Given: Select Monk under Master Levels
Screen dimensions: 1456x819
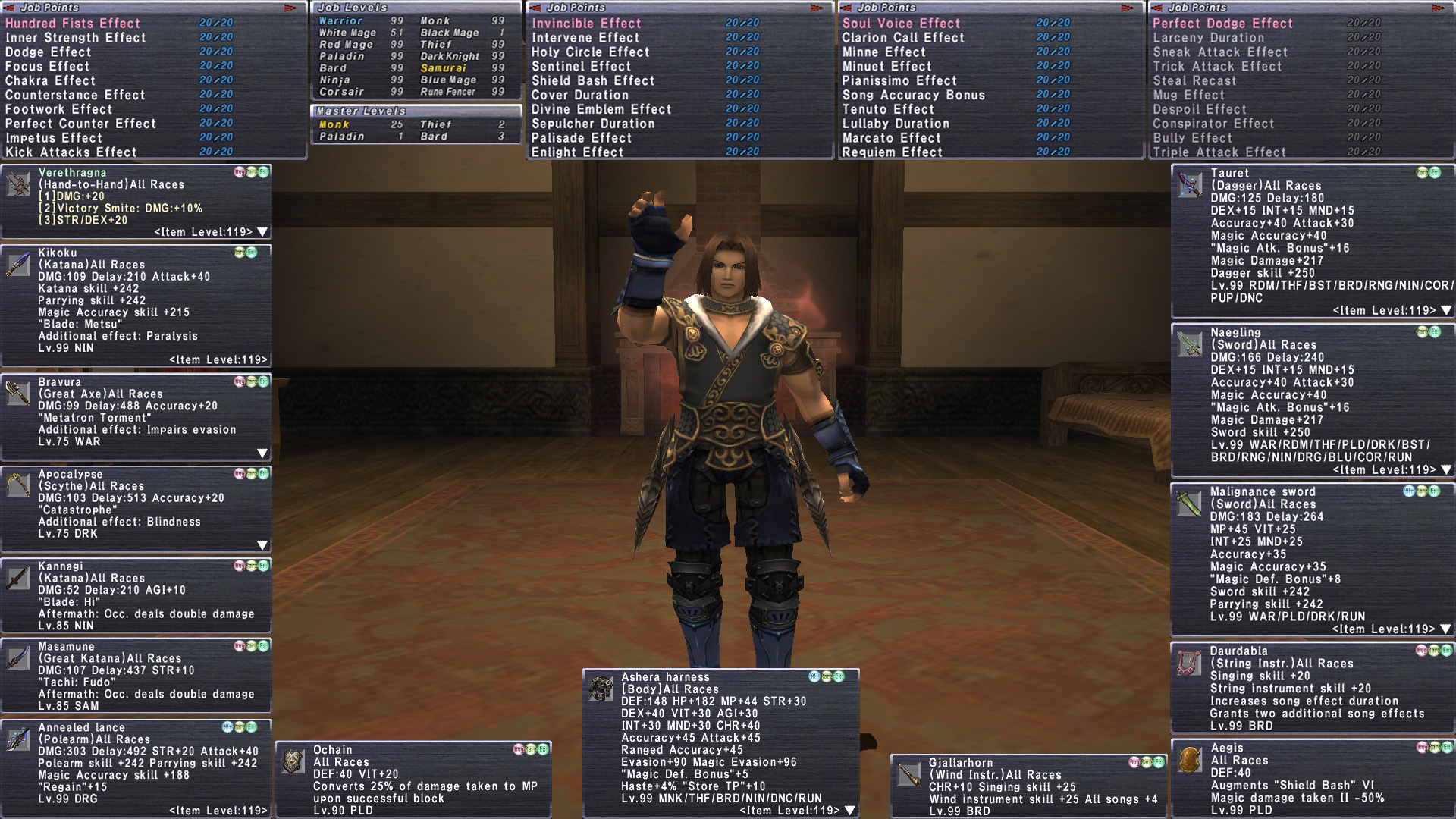Looking at the screenshot, I should [334, 124].
